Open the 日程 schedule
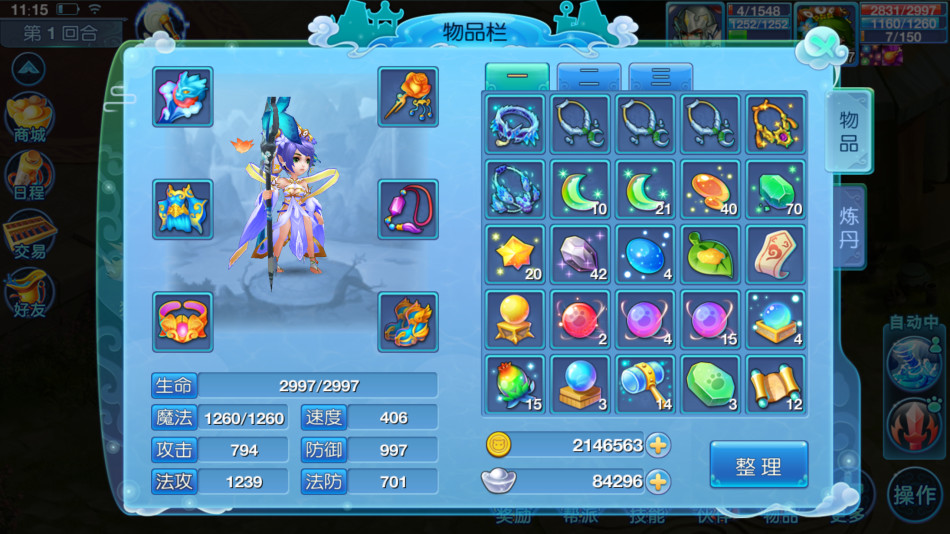 27,176
